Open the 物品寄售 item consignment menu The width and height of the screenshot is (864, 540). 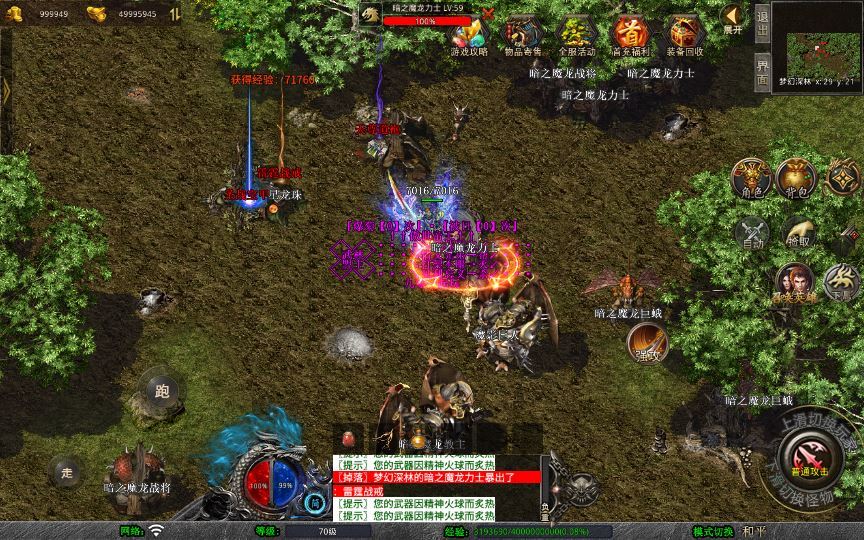(522, 36)
